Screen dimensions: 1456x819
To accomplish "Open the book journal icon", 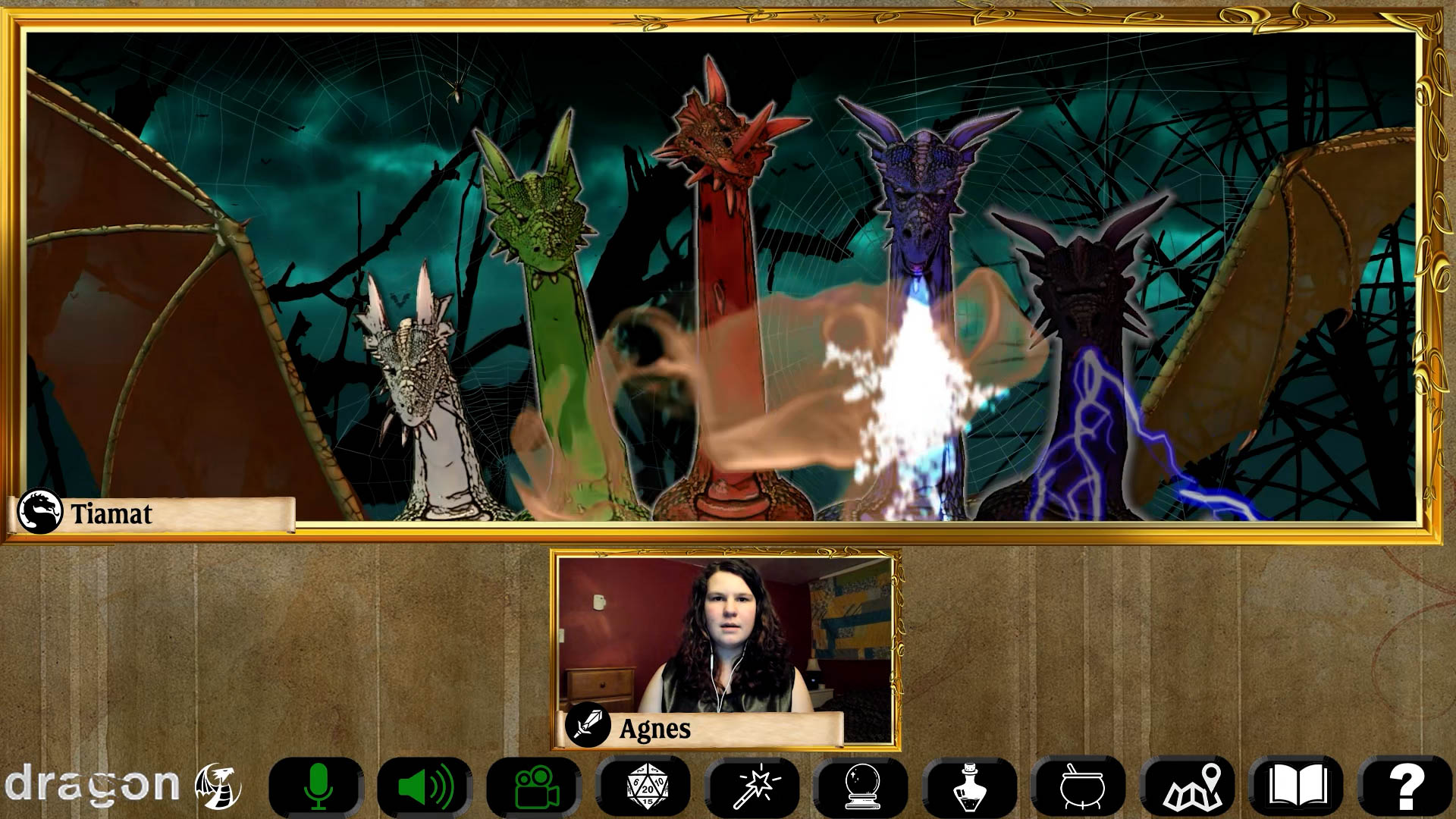I will tap(1298, 786).
